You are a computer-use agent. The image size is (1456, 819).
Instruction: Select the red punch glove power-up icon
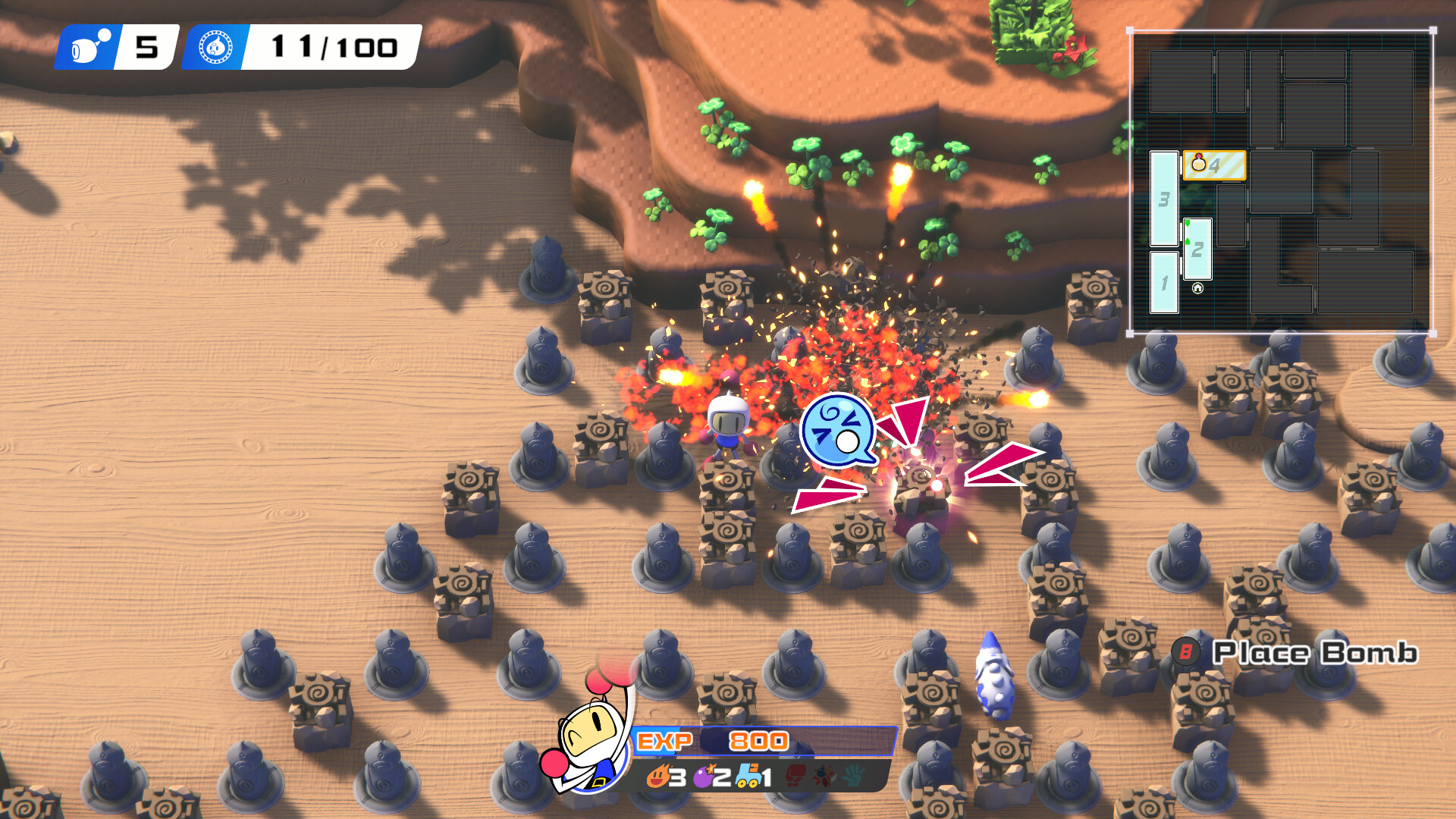point(795,777)
